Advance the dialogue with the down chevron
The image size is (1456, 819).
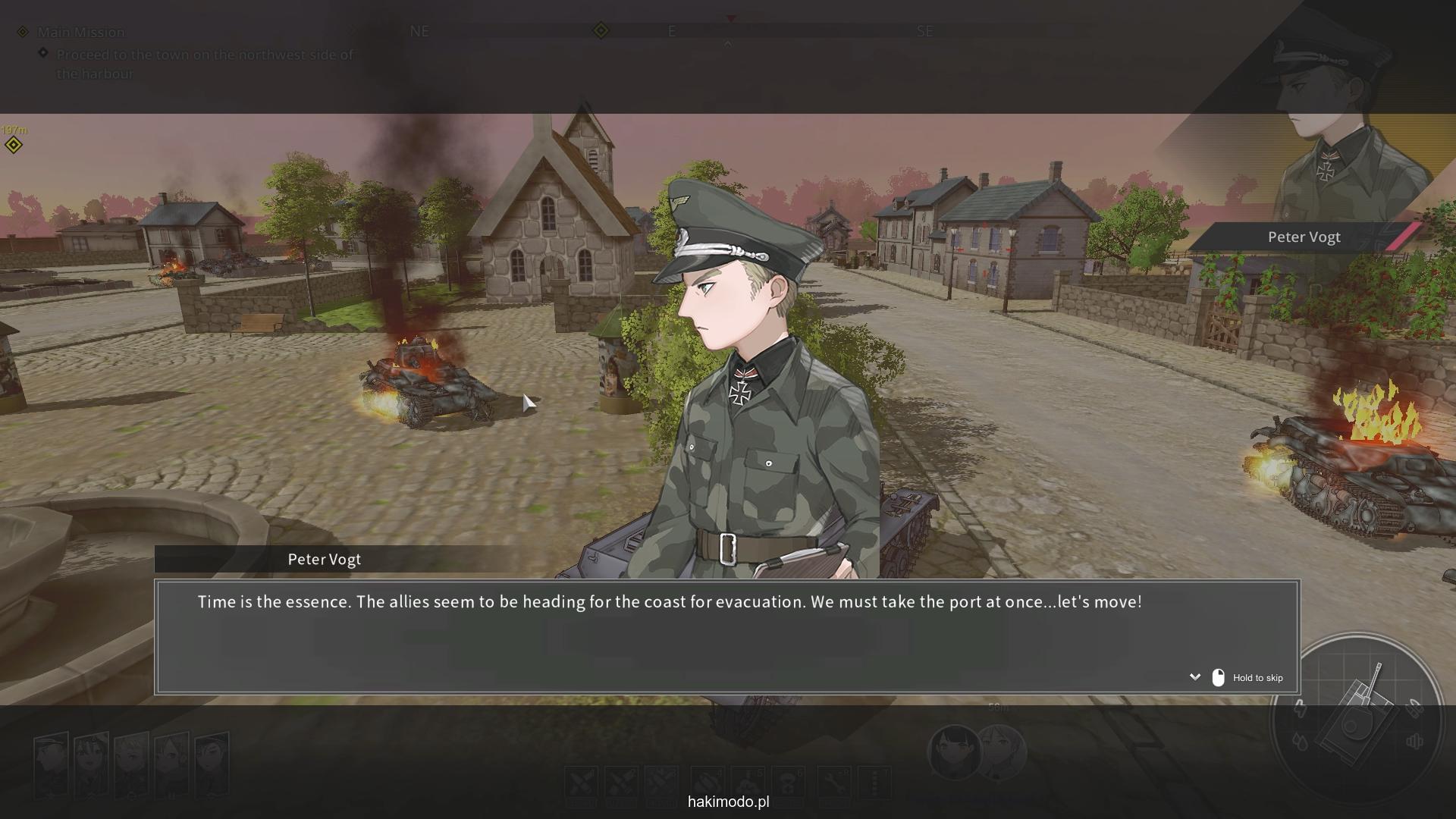click(x=1195, y=677)
